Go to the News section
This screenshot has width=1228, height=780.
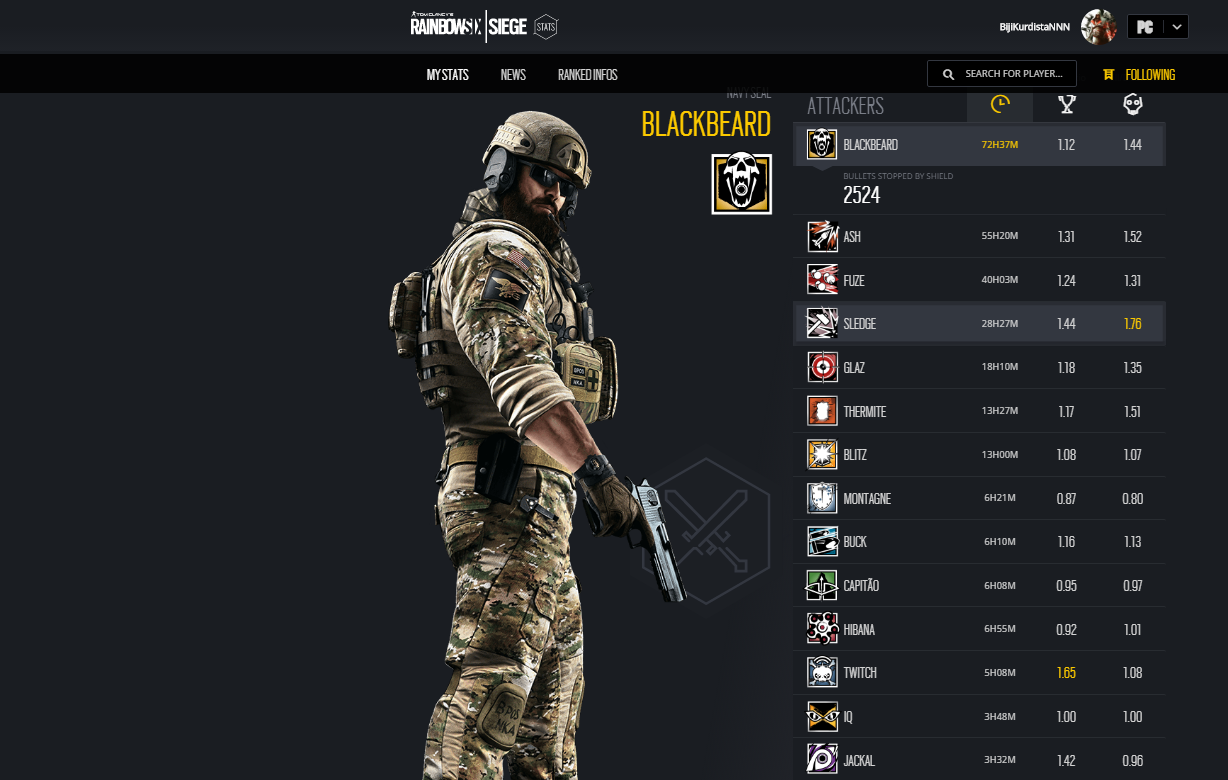(x=513, y=75)
